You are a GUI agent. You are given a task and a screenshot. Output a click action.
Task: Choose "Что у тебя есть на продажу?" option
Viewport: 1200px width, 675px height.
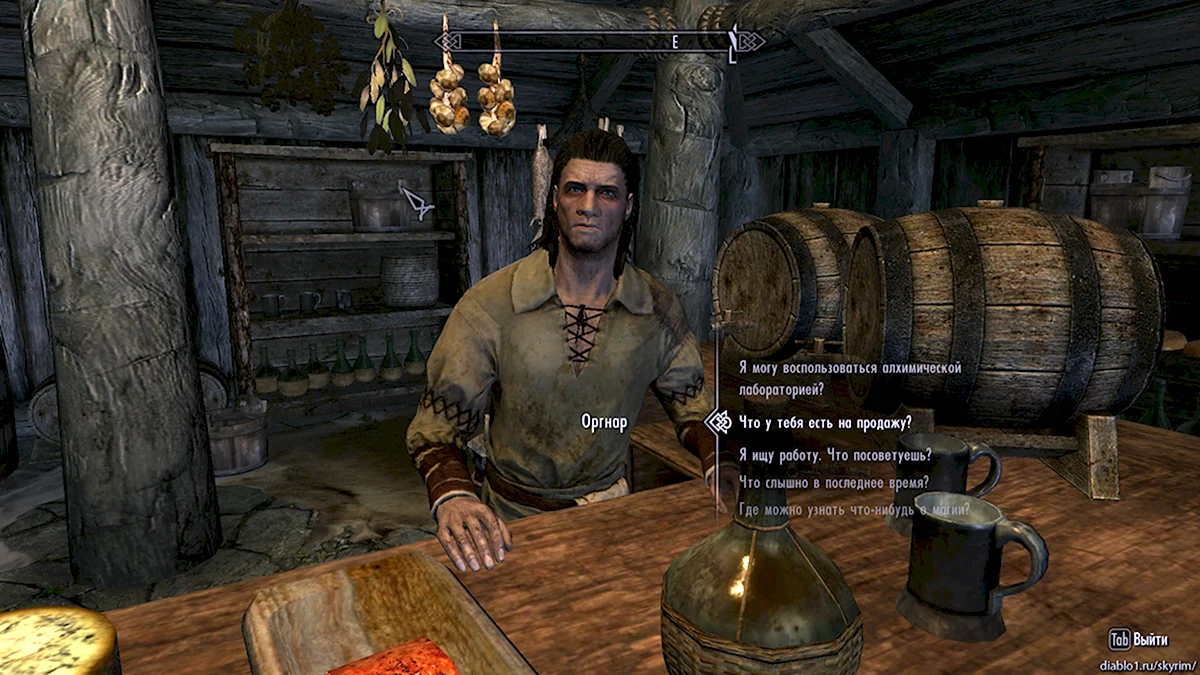point(825,423)
